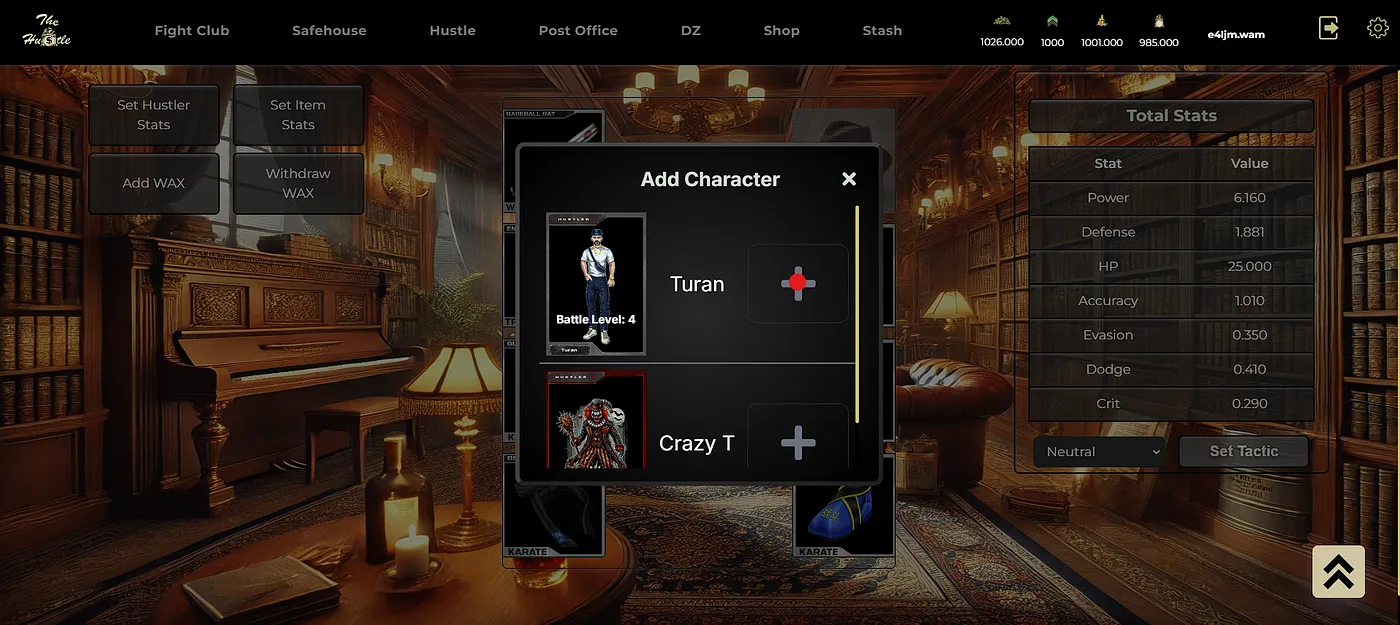Click the Set Item Stats button
The width and height of the screenshot is (1400, 625).
point(298,115)
